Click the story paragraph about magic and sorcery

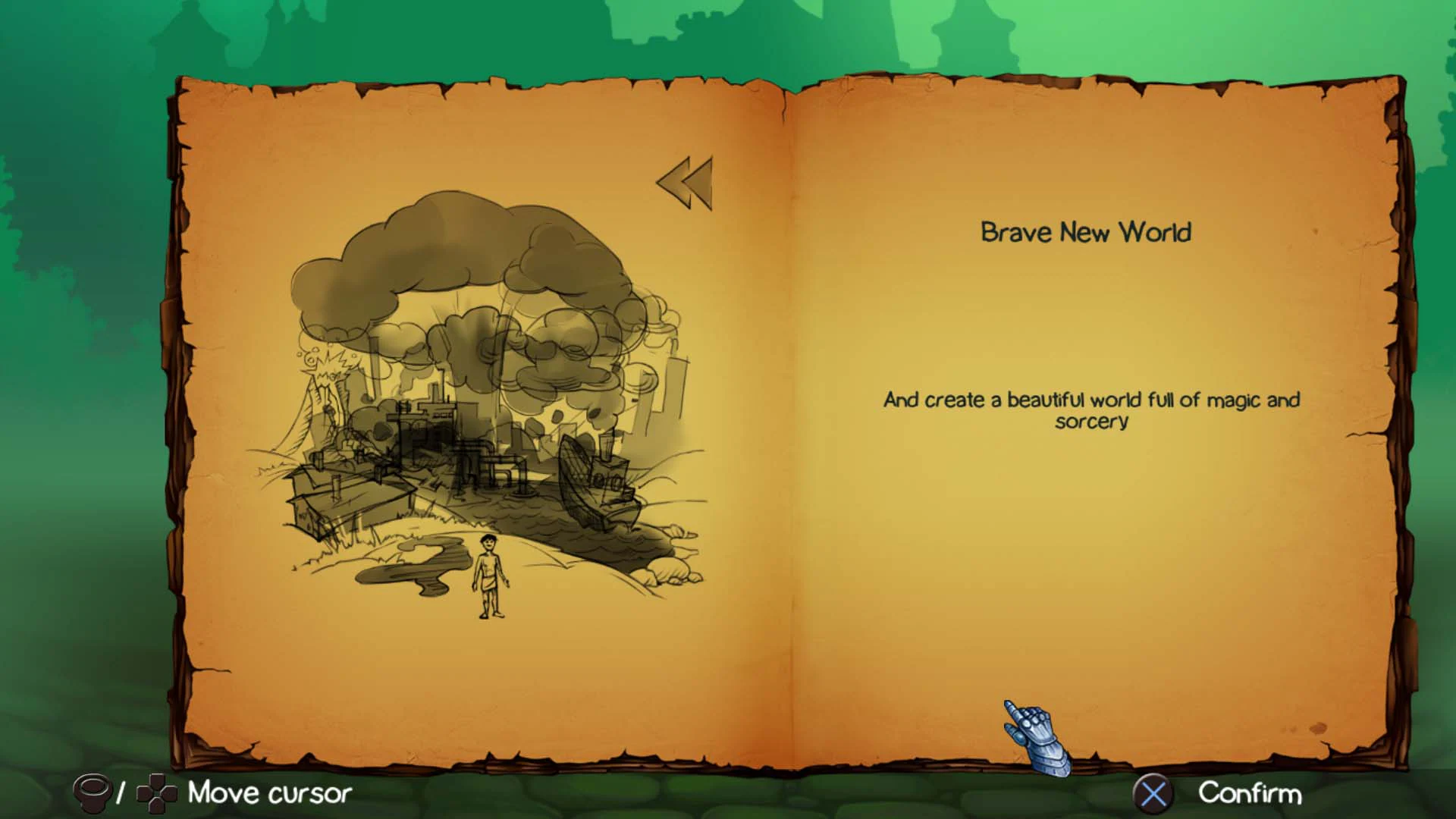[x=1090, y=409]
